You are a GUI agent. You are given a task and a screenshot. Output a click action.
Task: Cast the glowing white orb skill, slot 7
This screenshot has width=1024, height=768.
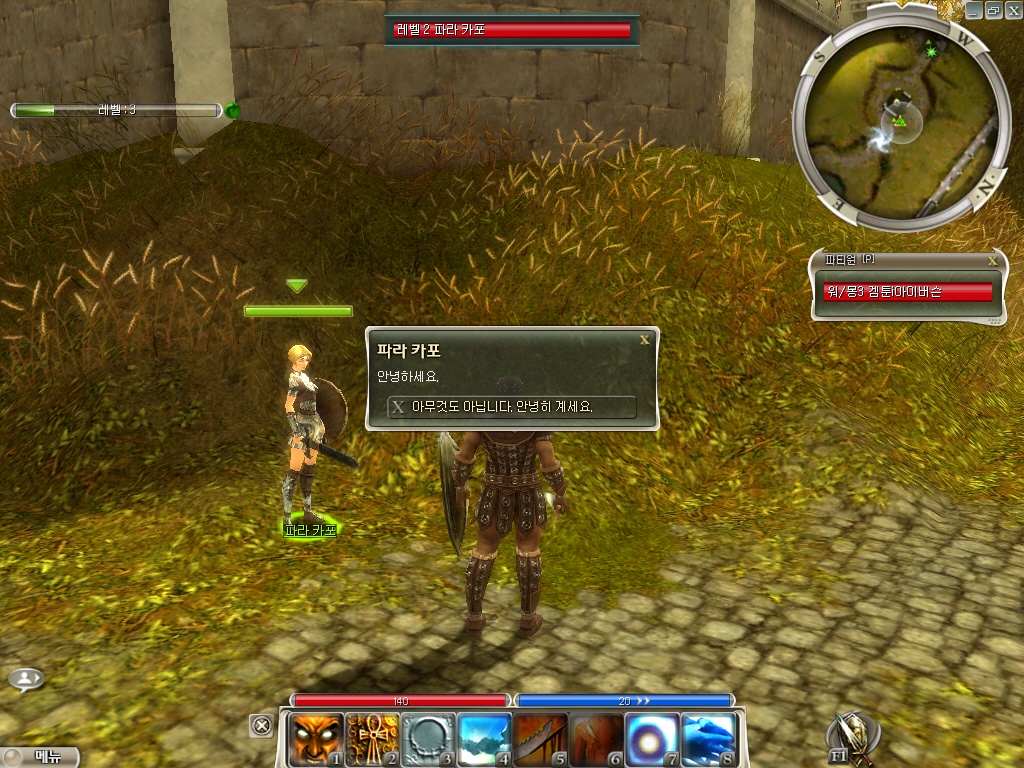(653, 738)
